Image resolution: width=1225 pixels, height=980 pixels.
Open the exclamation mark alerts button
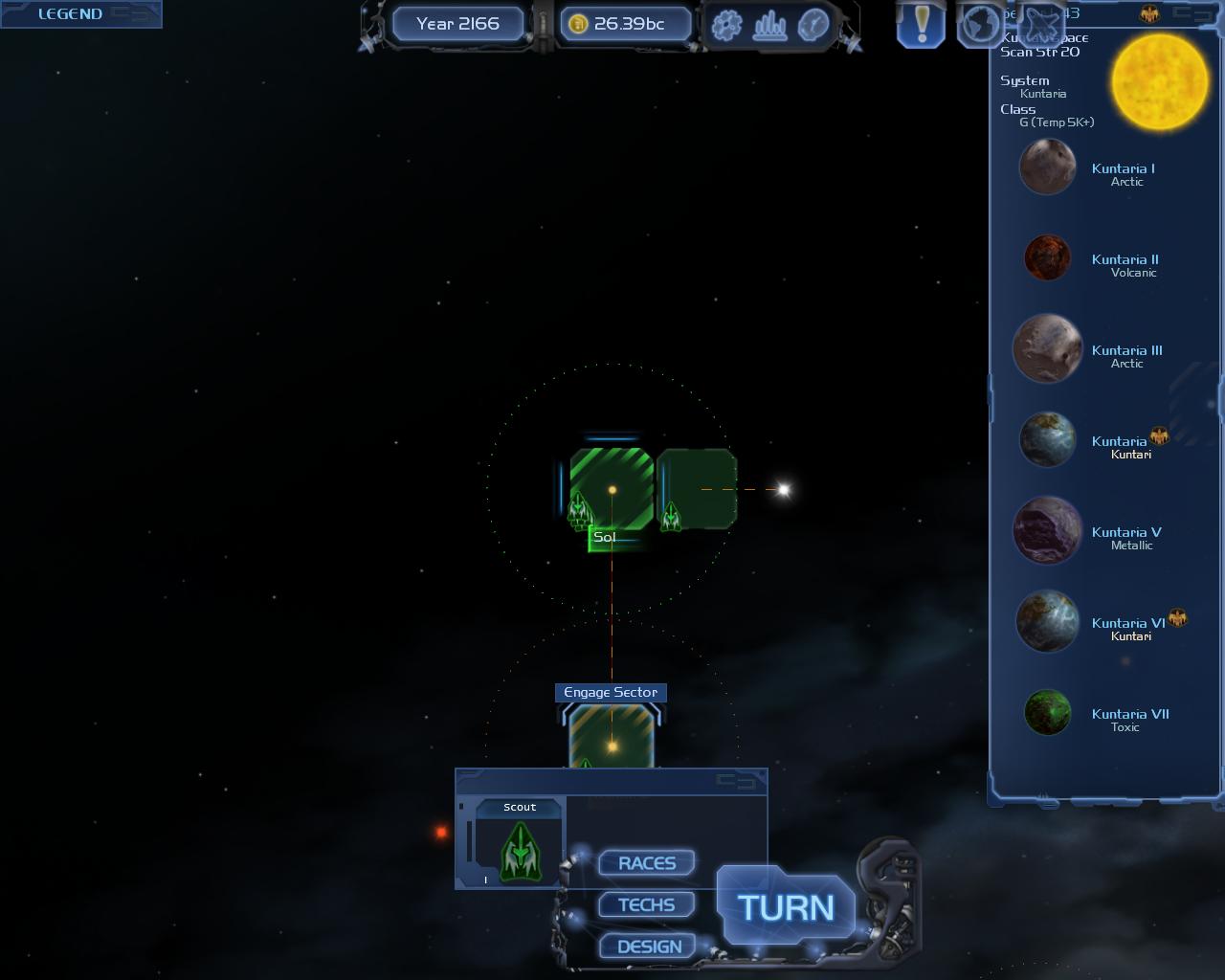pyautogui.click(x=922, y=24)
